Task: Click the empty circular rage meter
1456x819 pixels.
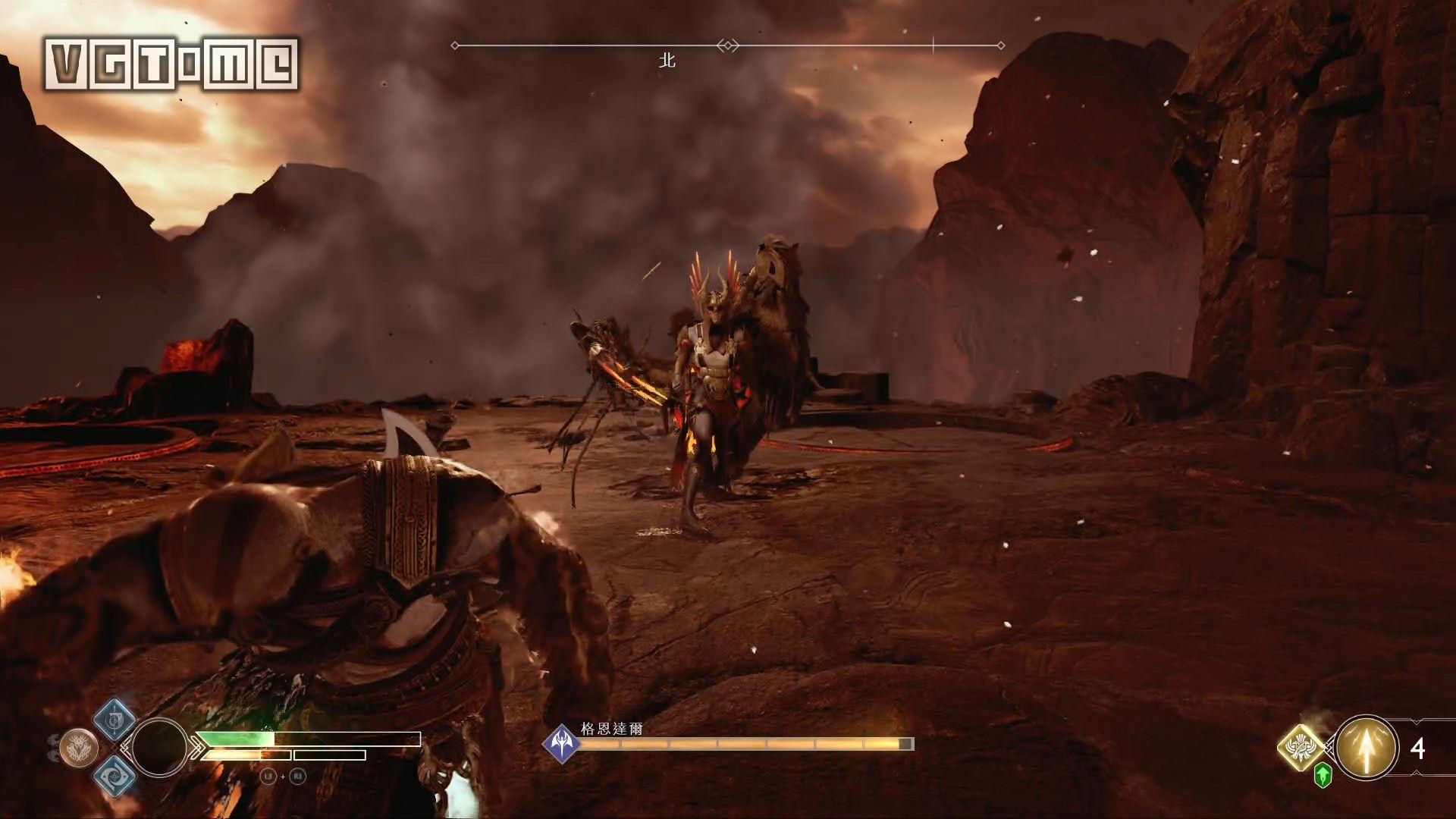Action: 159,748
